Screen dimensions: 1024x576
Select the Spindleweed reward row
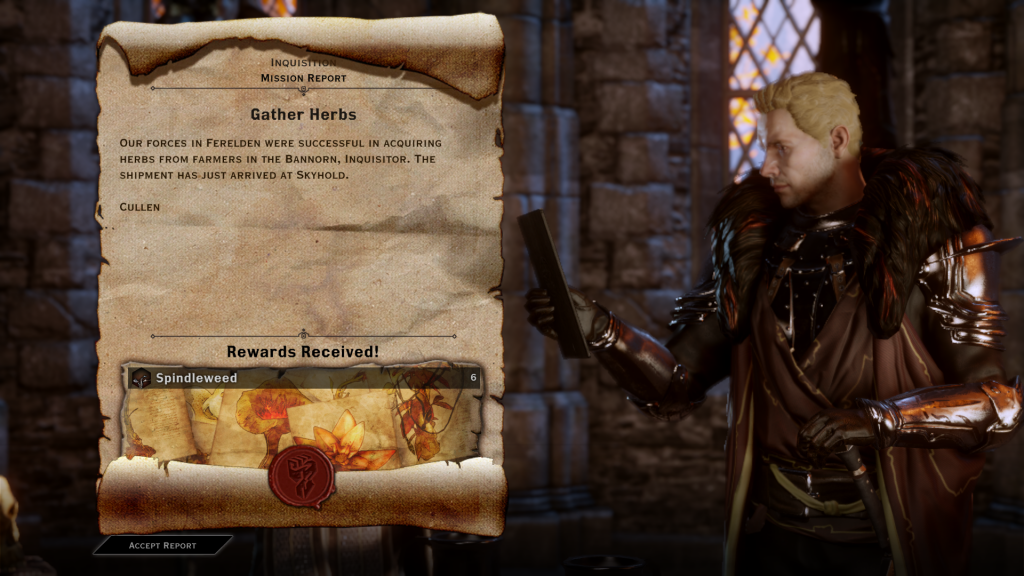tap(303, 378)
